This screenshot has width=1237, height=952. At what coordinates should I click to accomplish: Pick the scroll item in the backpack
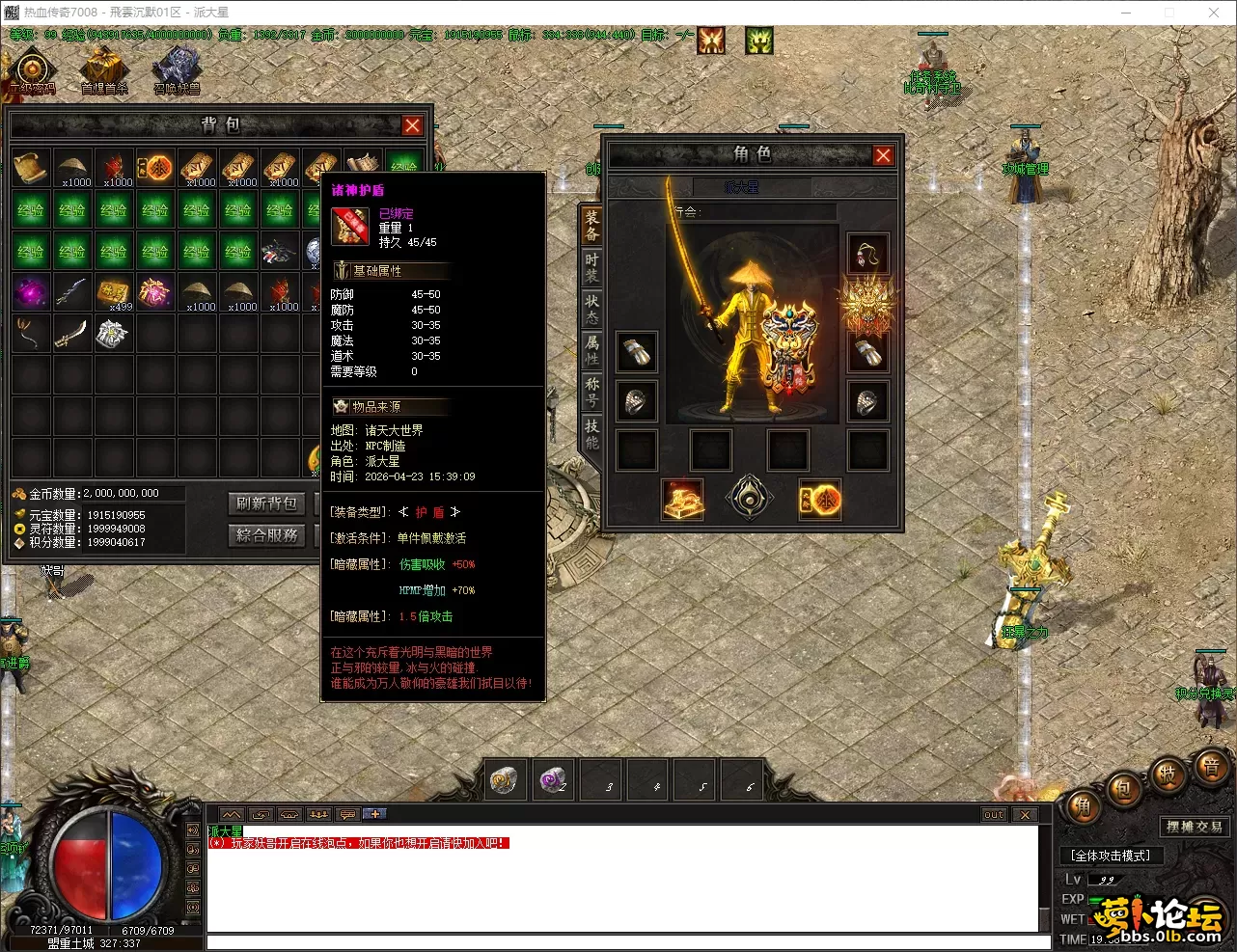(31, 168)
